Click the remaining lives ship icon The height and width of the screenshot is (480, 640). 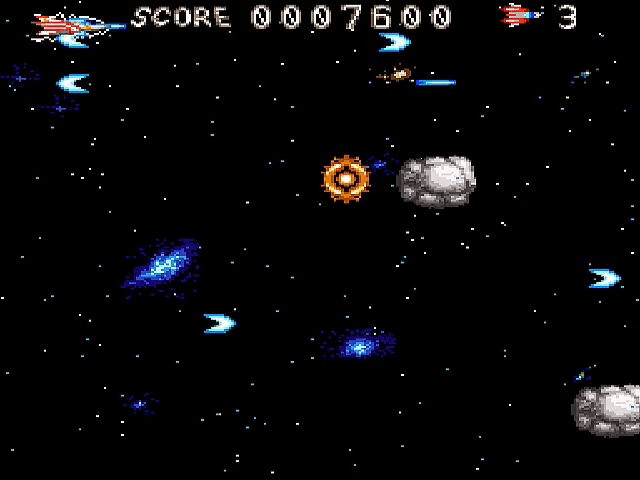521,16
